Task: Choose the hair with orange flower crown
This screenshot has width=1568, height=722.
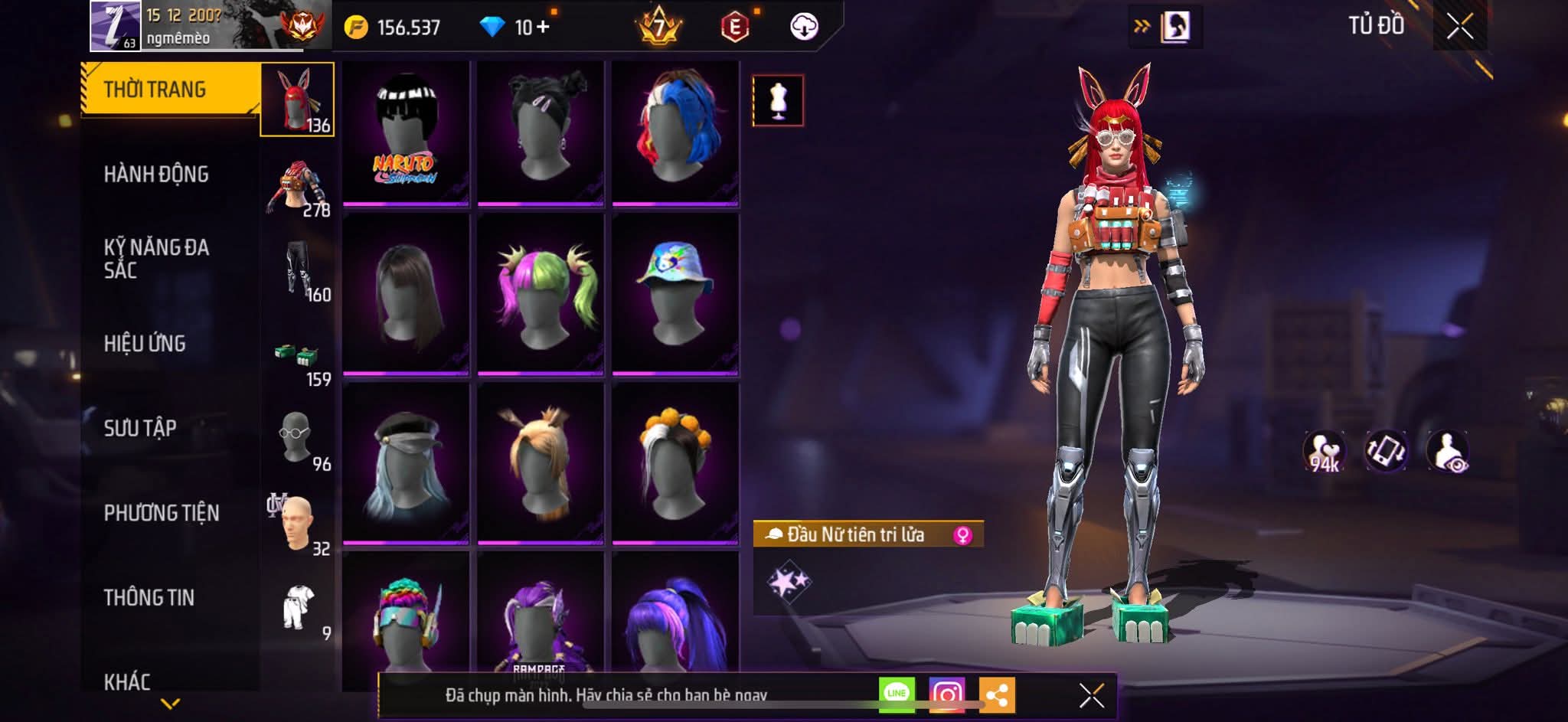Action: tap(675, 463)
